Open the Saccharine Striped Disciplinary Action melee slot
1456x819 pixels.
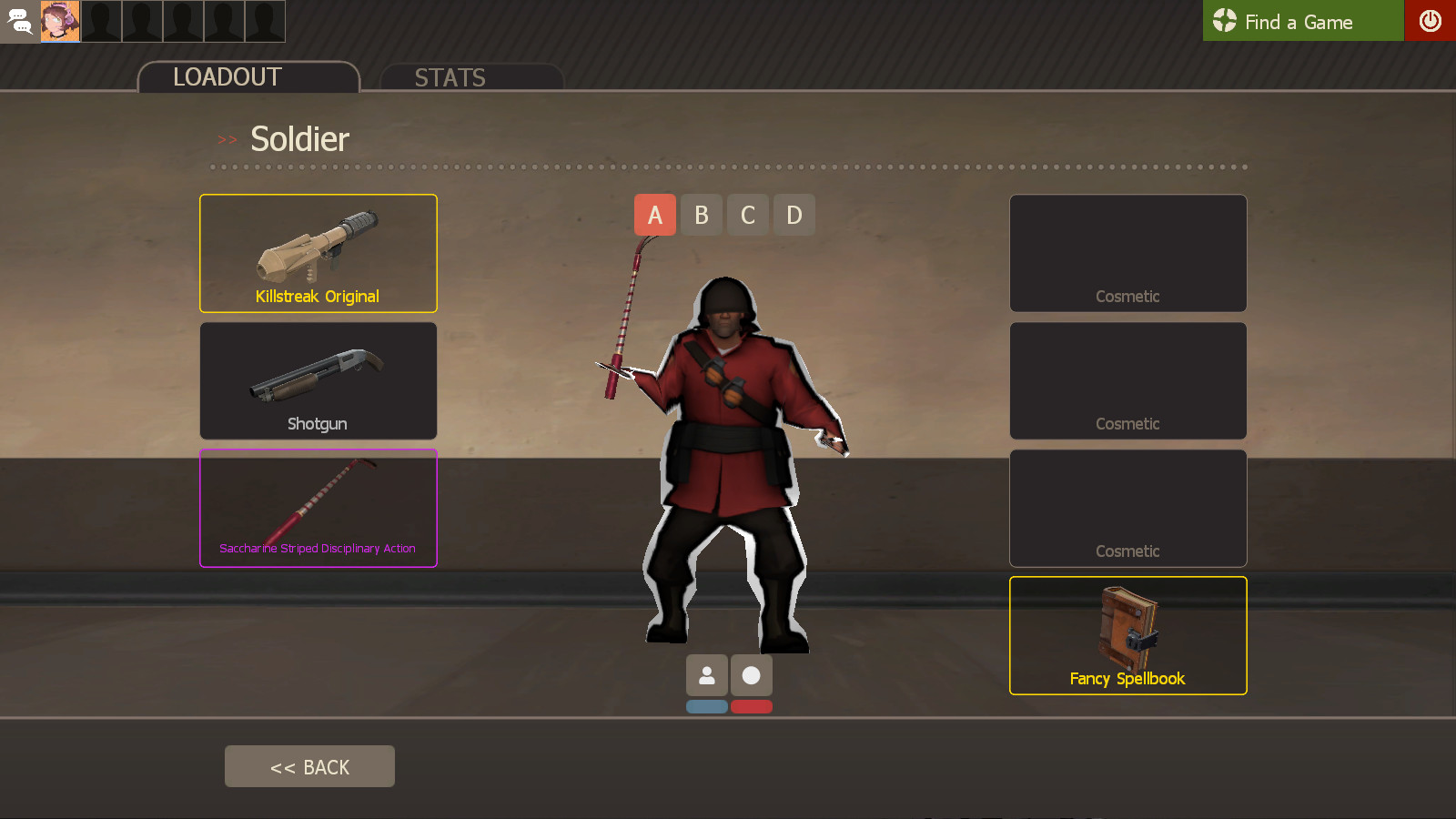click(x=318, y=508)
